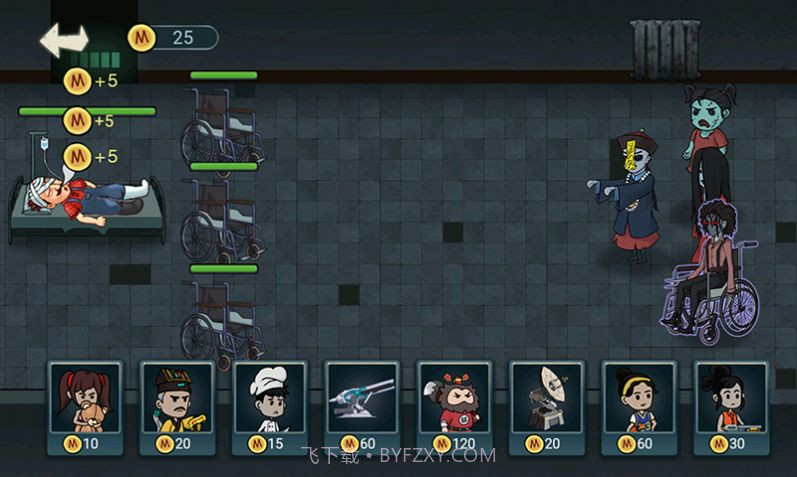Select the girl with teddy bear card

[84, 407]
